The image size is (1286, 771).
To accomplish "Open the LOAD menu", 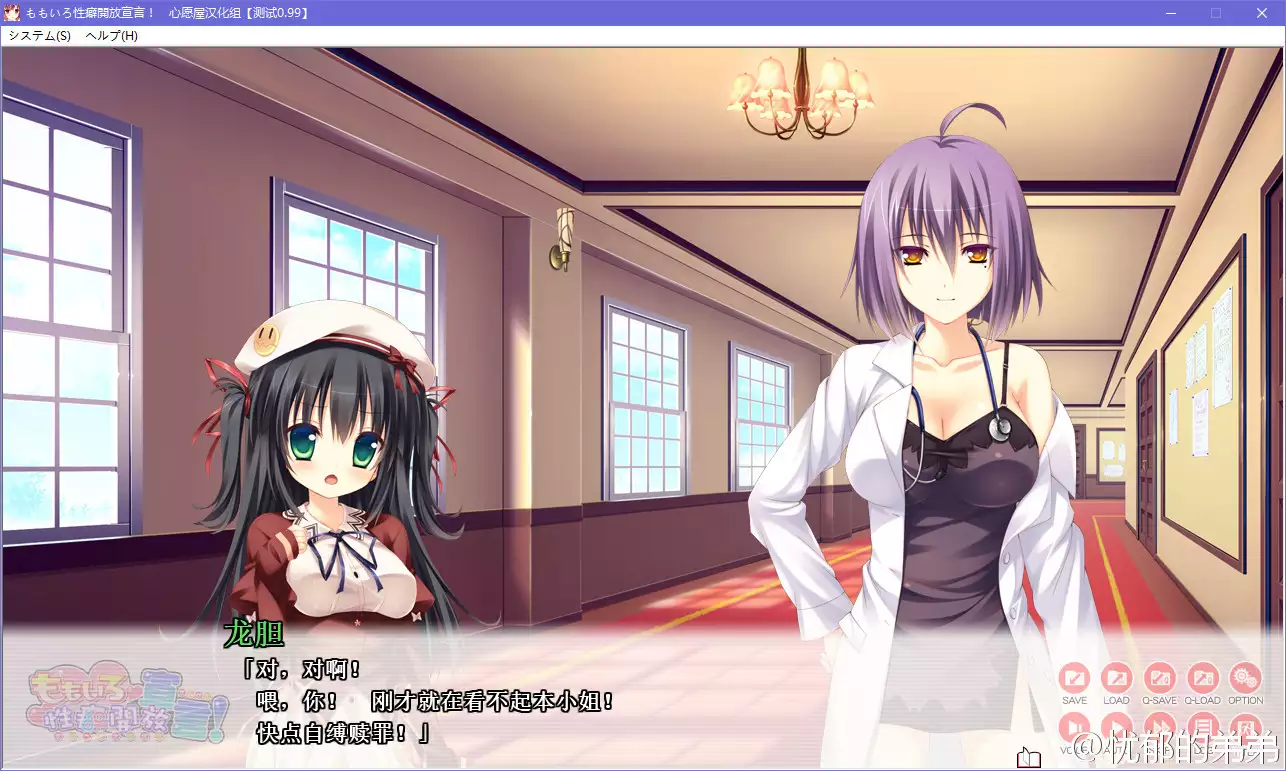I will 1116,679.
